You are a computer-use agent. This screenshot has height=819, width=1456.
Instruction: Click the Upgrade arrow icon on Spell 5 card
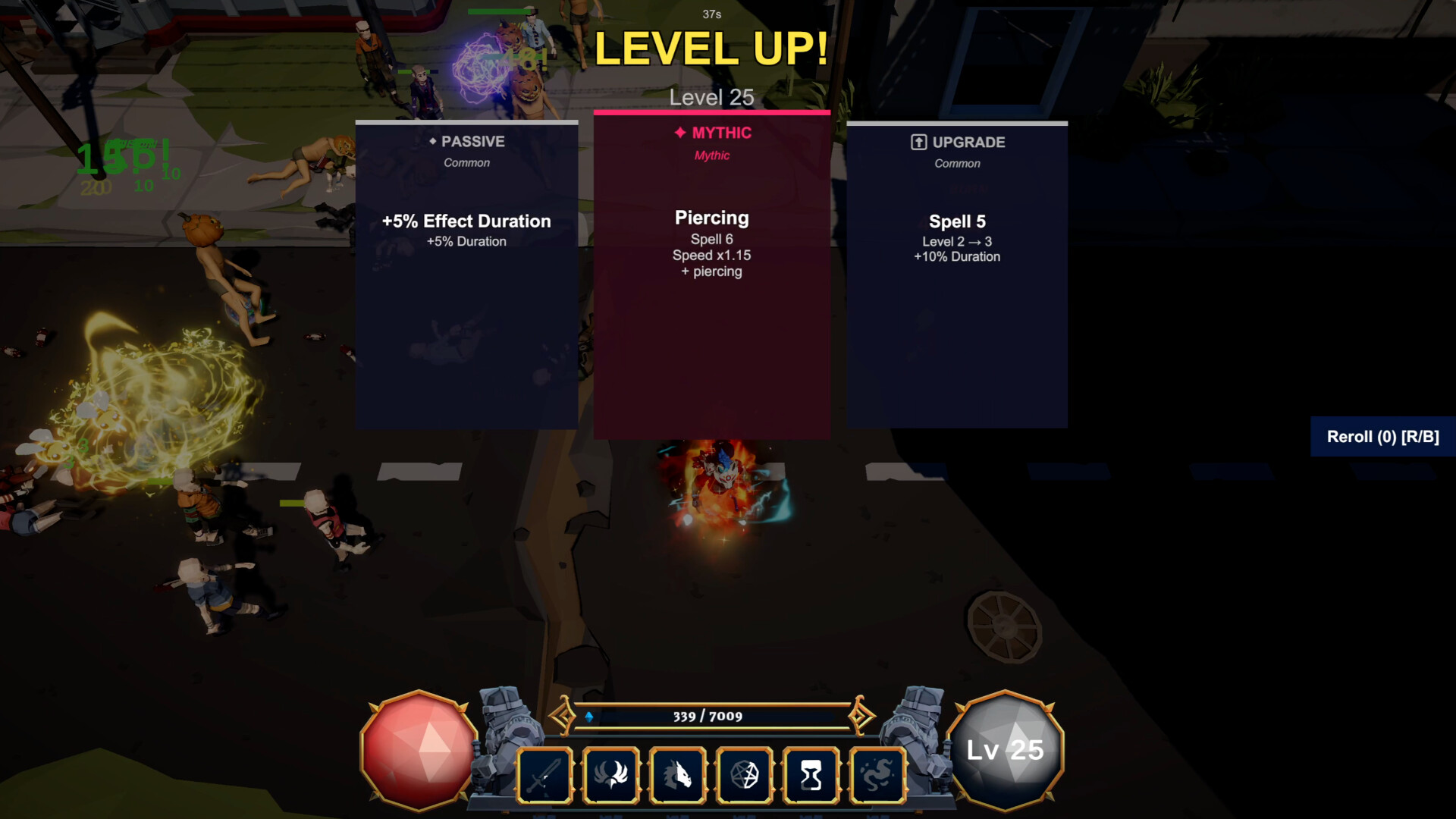[918, 141]
